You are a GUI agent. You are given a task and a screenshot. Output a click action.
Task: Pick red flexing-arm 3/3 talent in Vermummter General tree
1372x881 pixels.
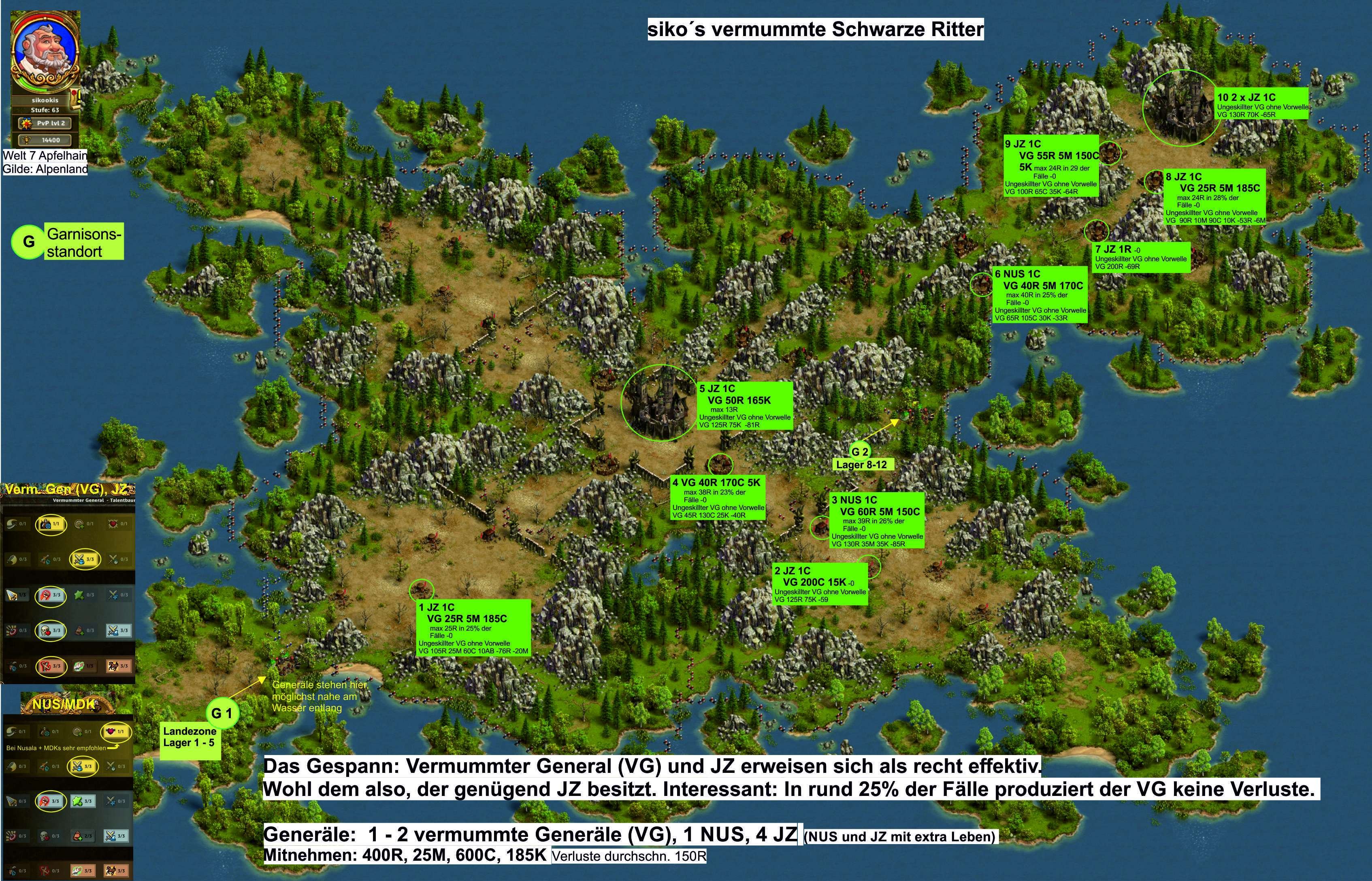(x=51, y=666)
